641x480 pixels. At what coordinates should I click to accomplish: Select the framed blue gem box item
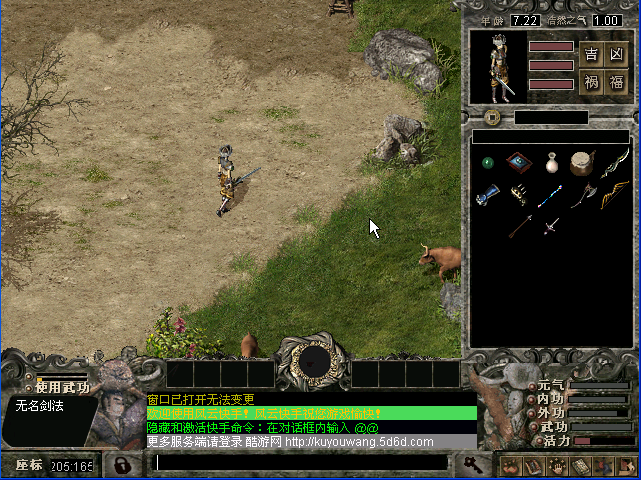pos(519,162)
